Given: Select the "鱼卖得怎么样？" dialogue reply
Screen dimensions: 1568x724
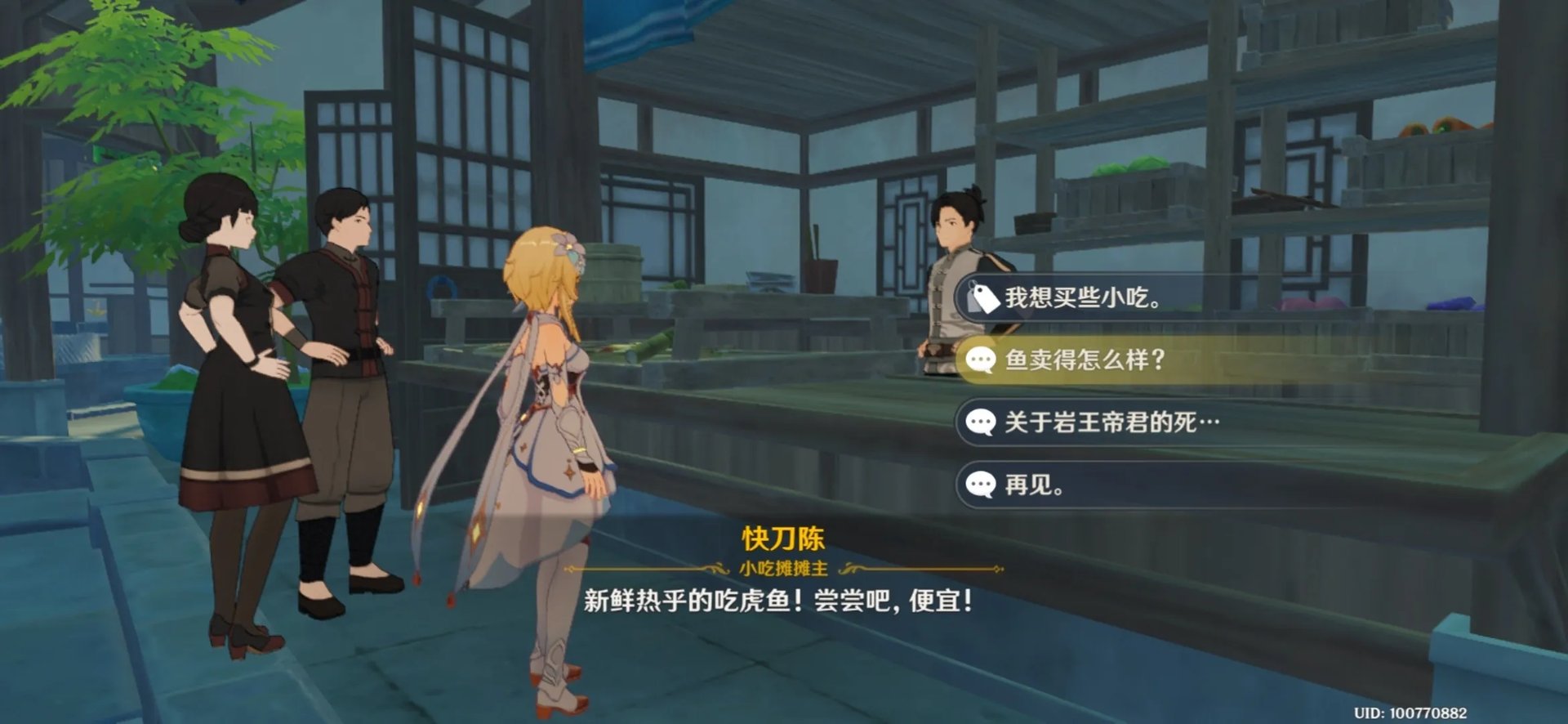Looking at the screenshot, I should (1085, 360).
